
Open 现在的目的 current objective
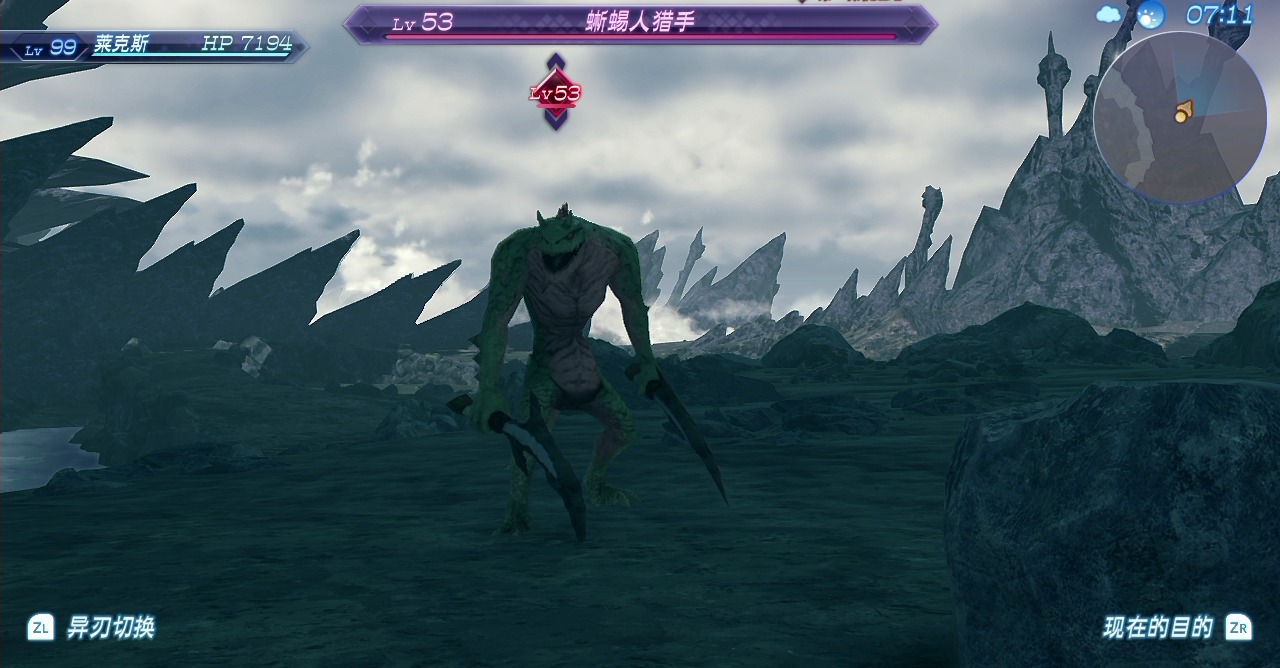click(1158, 628)
